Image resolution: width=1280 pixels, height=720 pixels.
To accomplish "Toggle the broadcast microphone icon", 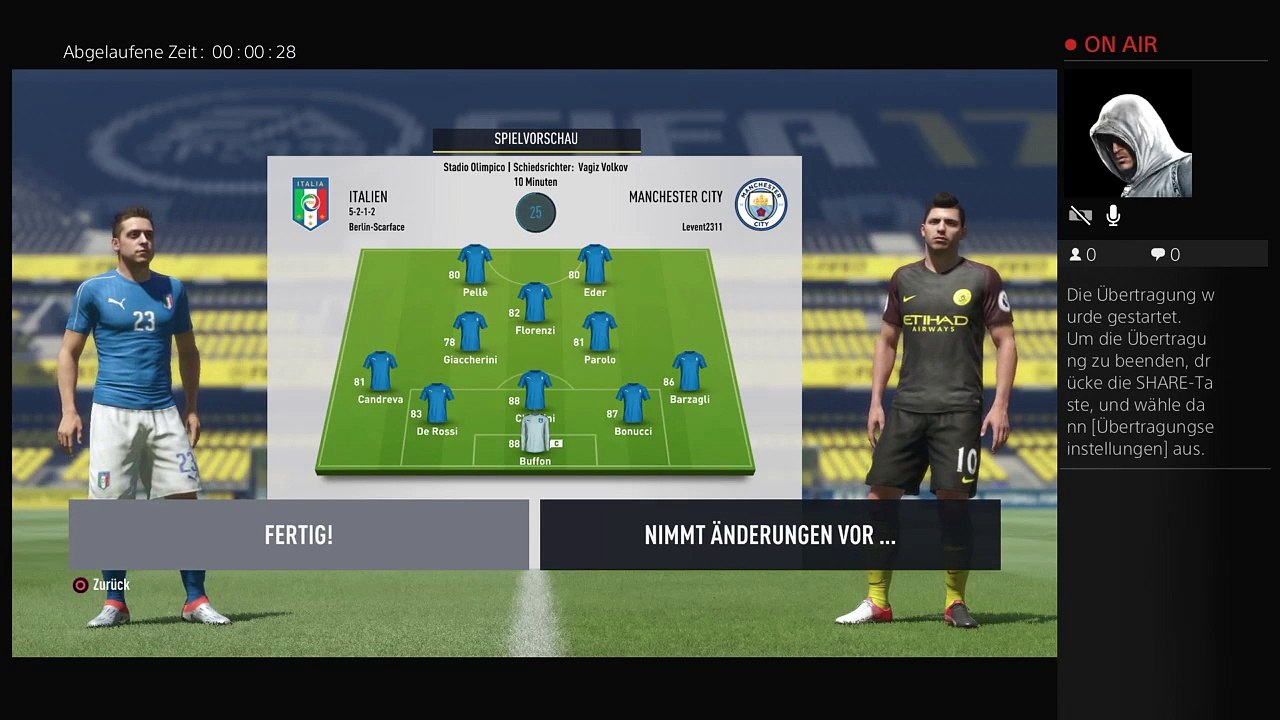I will tap(1113, 215).
